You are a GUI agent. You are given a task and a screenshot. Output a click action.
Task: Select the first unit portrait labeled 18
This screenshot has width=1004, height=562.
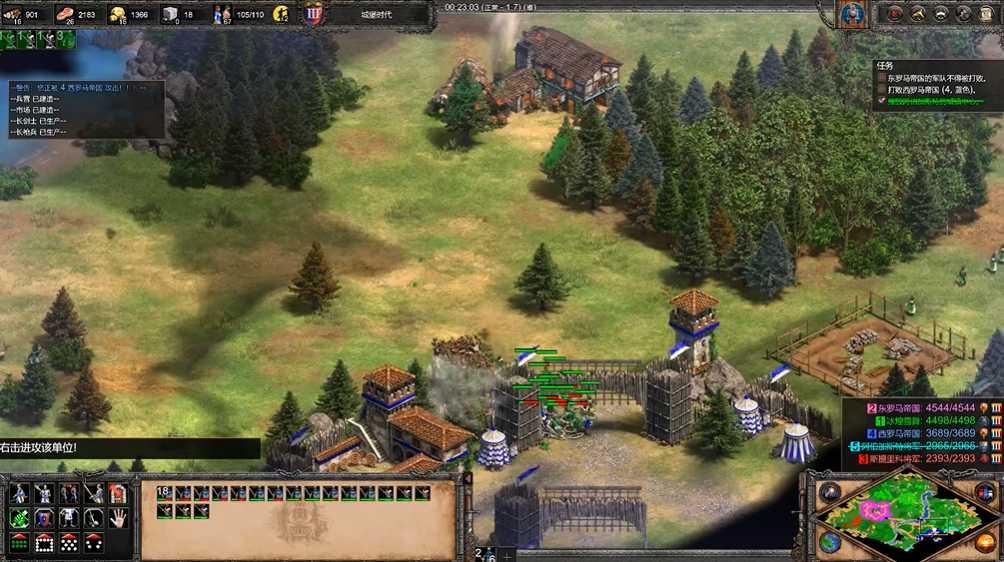click(x=164, y=493)
